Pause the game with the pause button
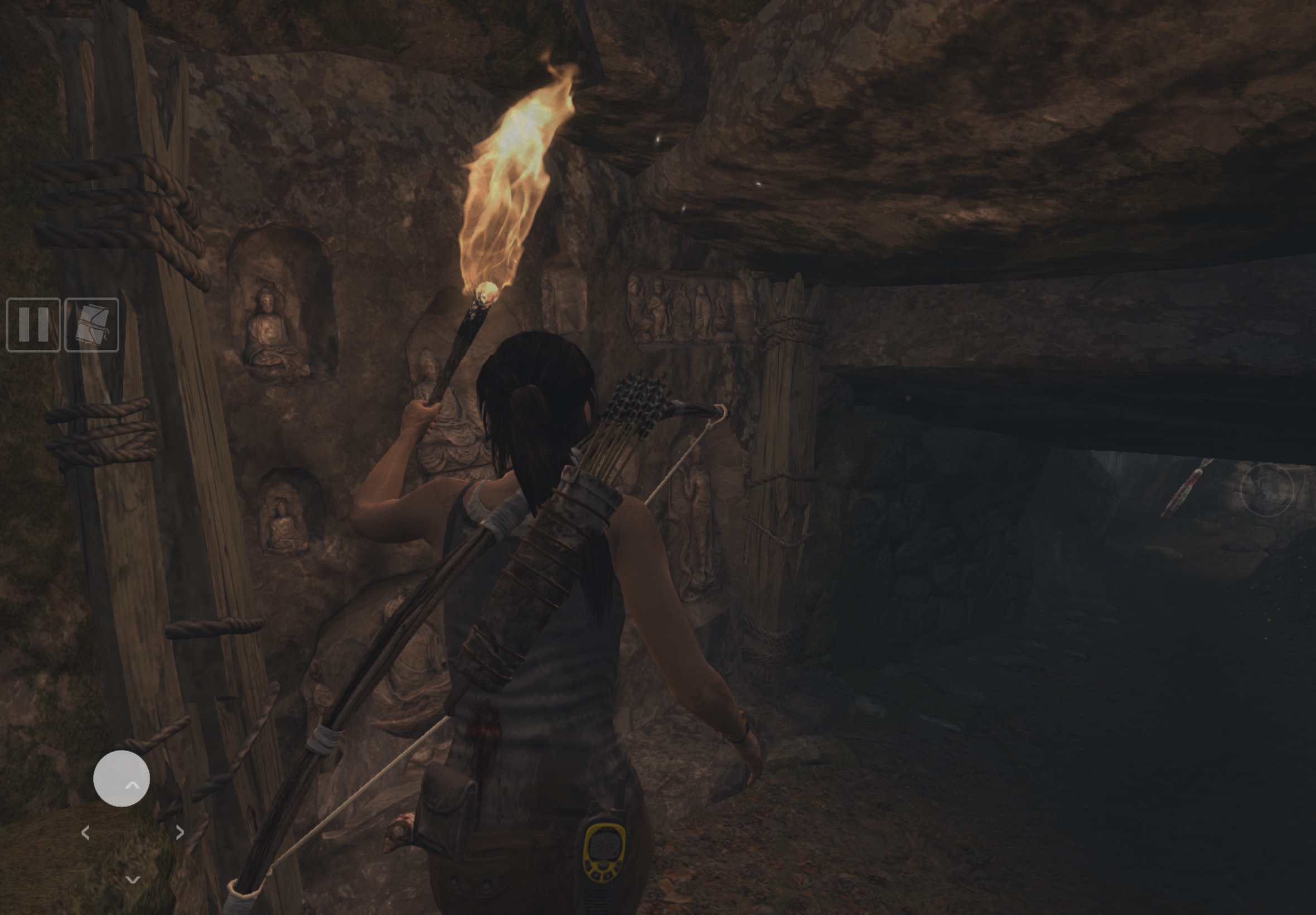The height and width of the screenshot is (915, 1316). tap(33, 325)
